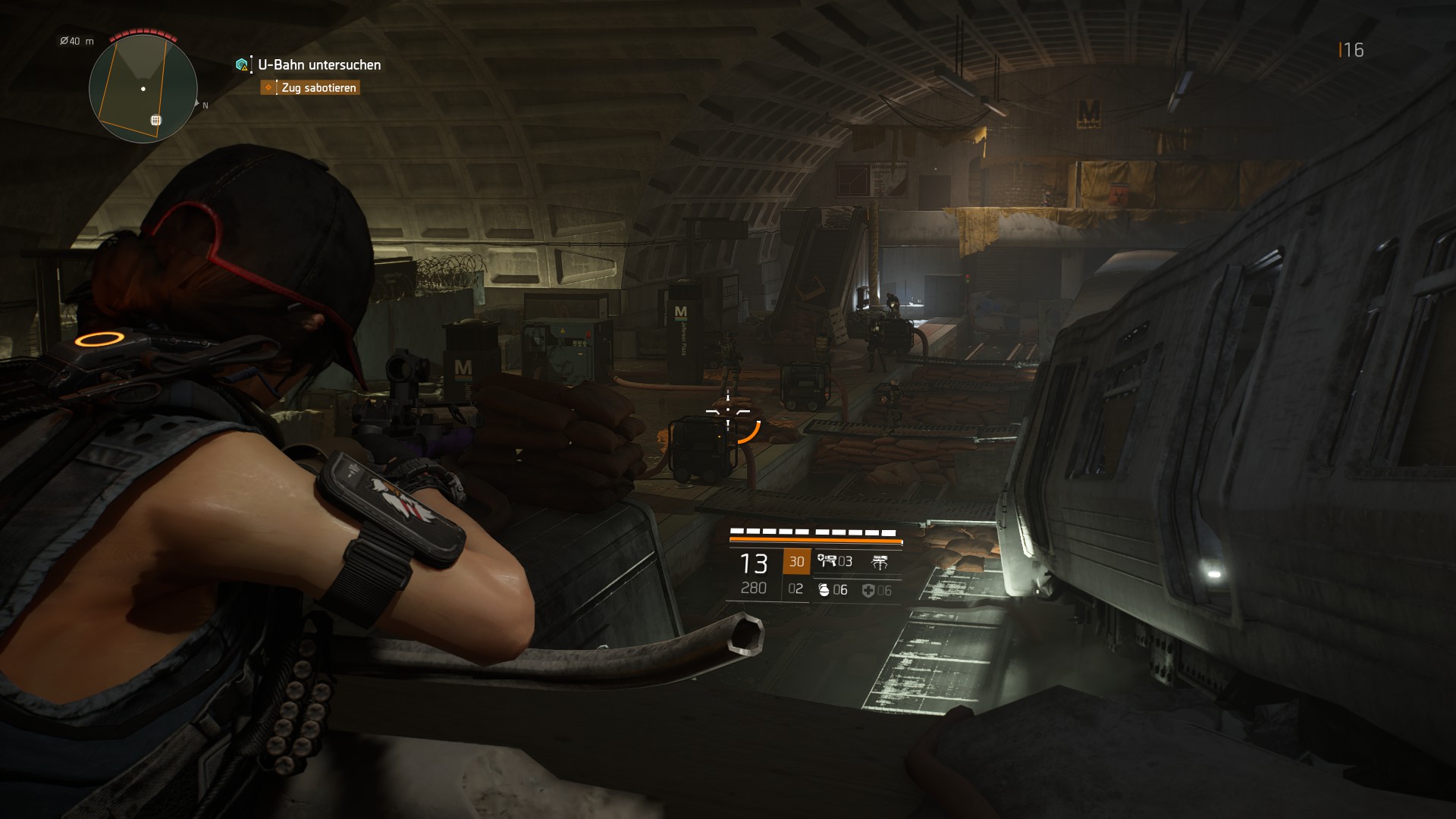Click the metro station icon on the minimap
The width and height of the screenshot is (1456, 819).
pos(155,120)
